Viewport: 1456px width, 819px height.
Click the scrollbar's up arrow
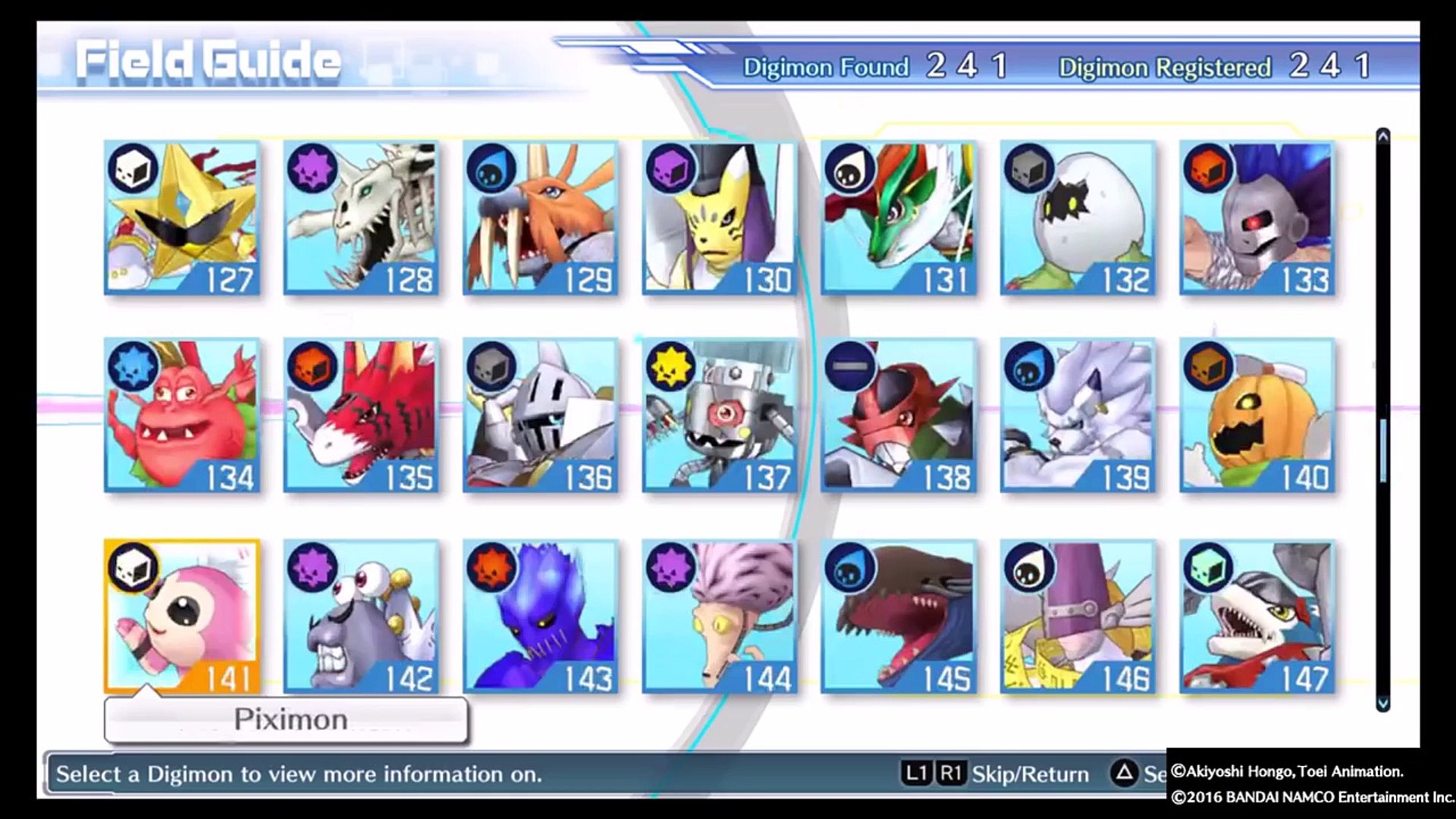click(1382, 136)
